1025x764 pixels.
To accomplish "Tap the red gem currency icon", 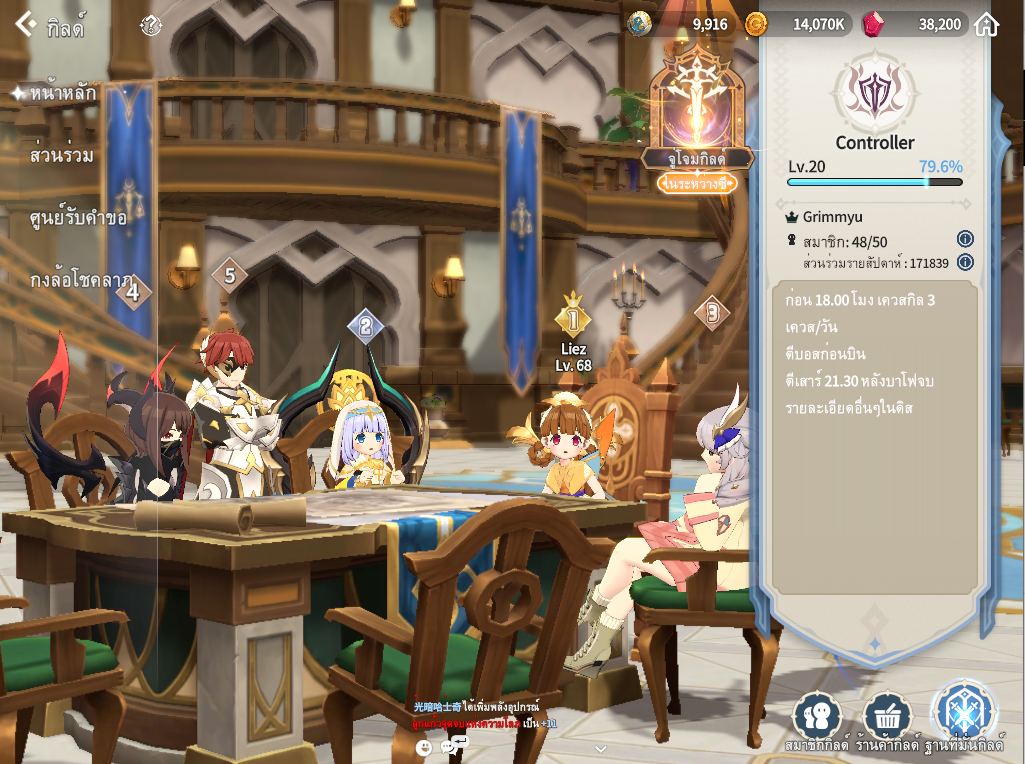I will (x=873, y=24).
